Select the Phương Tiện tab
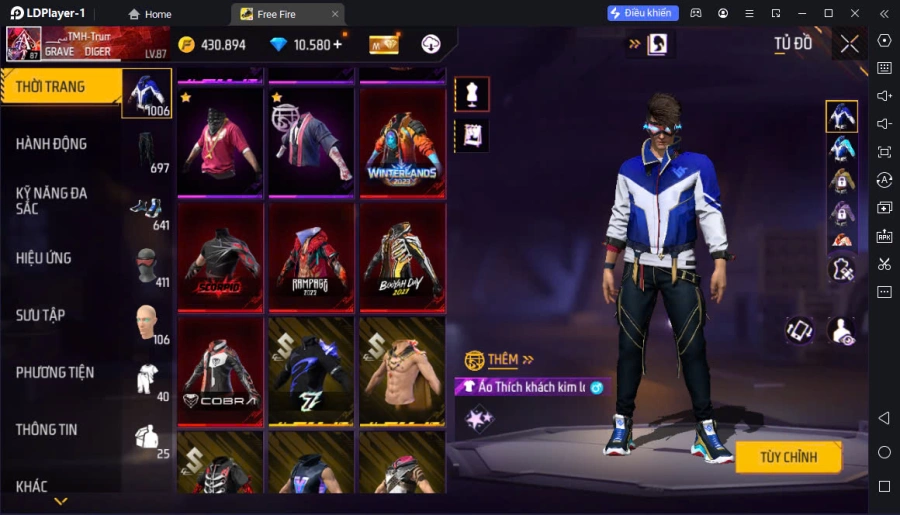 tap(62, 372)
